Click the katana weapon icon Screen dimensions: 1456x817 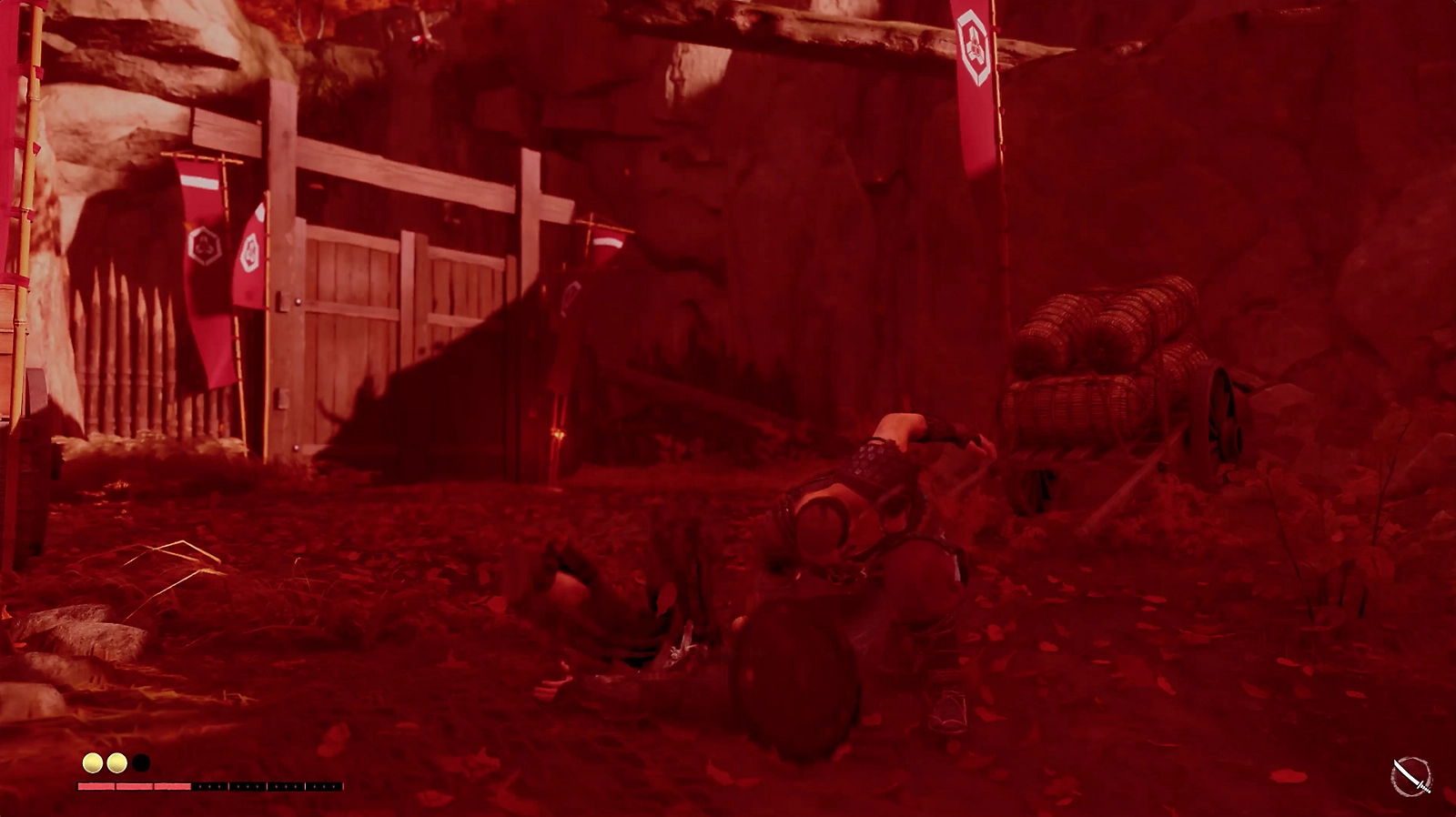point(1411,777)
